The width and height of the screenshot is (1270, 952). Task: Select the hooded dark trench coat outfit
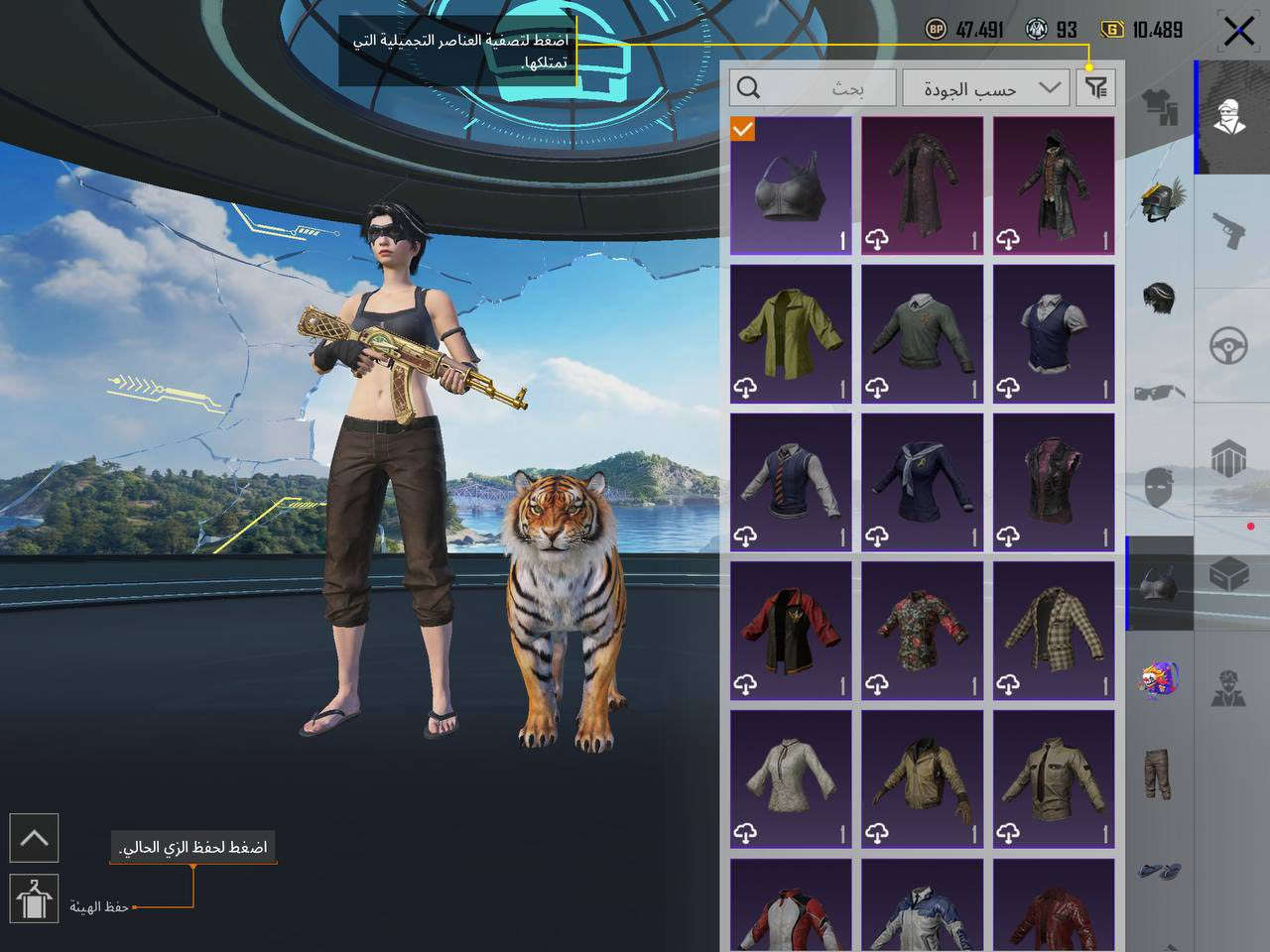(1054, 185)
